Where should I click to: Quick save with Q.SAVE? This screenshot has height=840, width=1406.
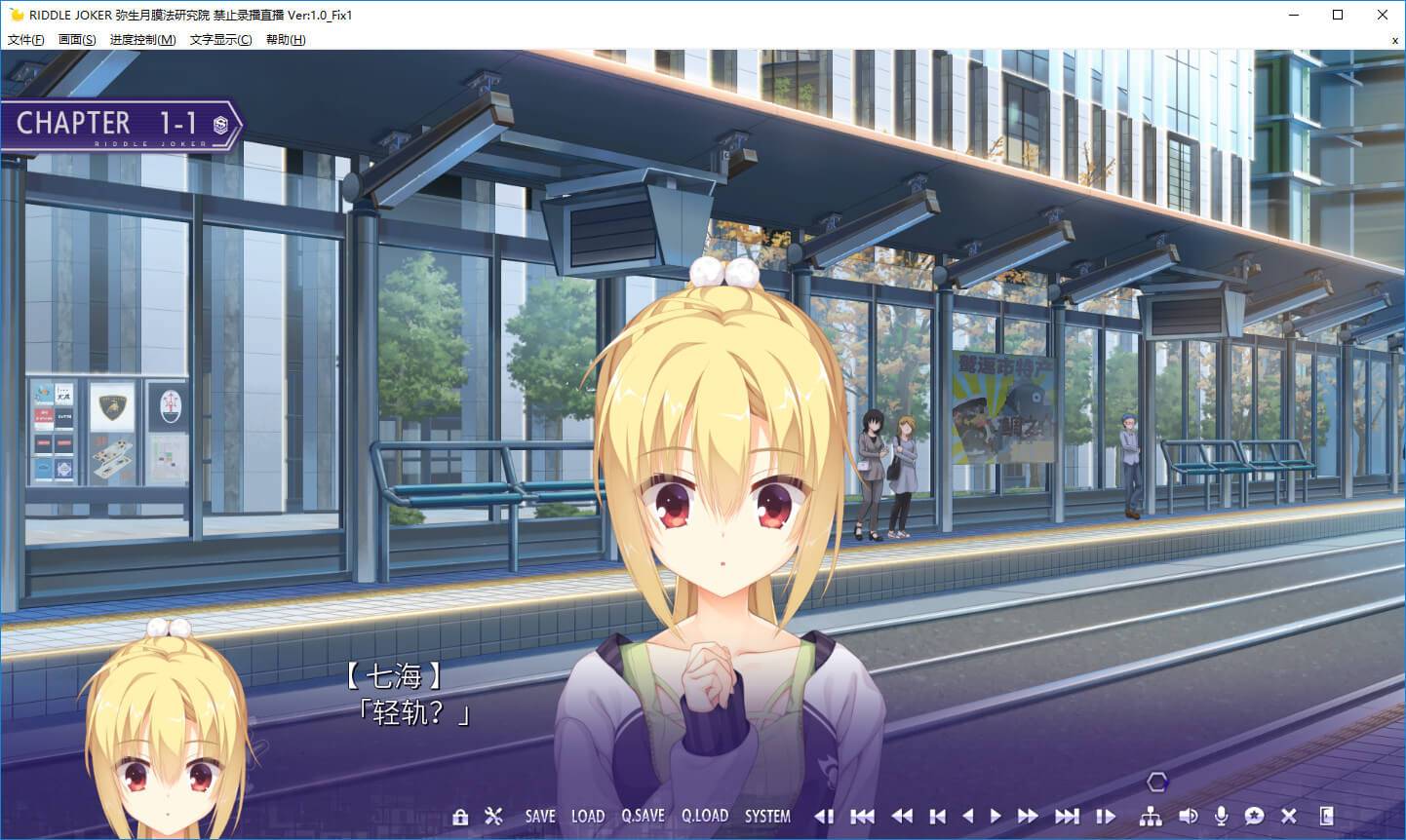pos(643,817)
